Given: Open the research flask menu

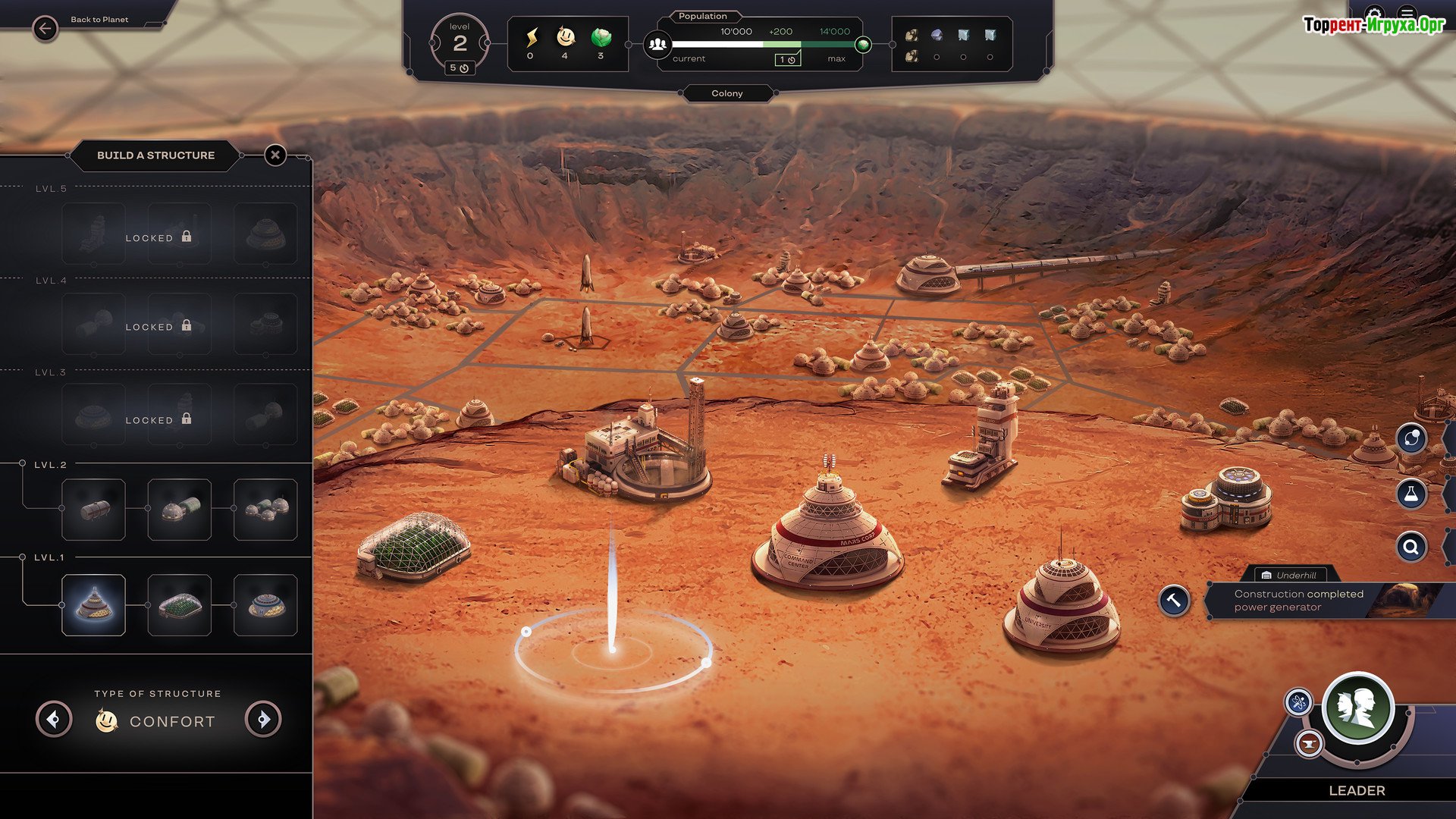Looking at the screenshot, I should 1411,494.
